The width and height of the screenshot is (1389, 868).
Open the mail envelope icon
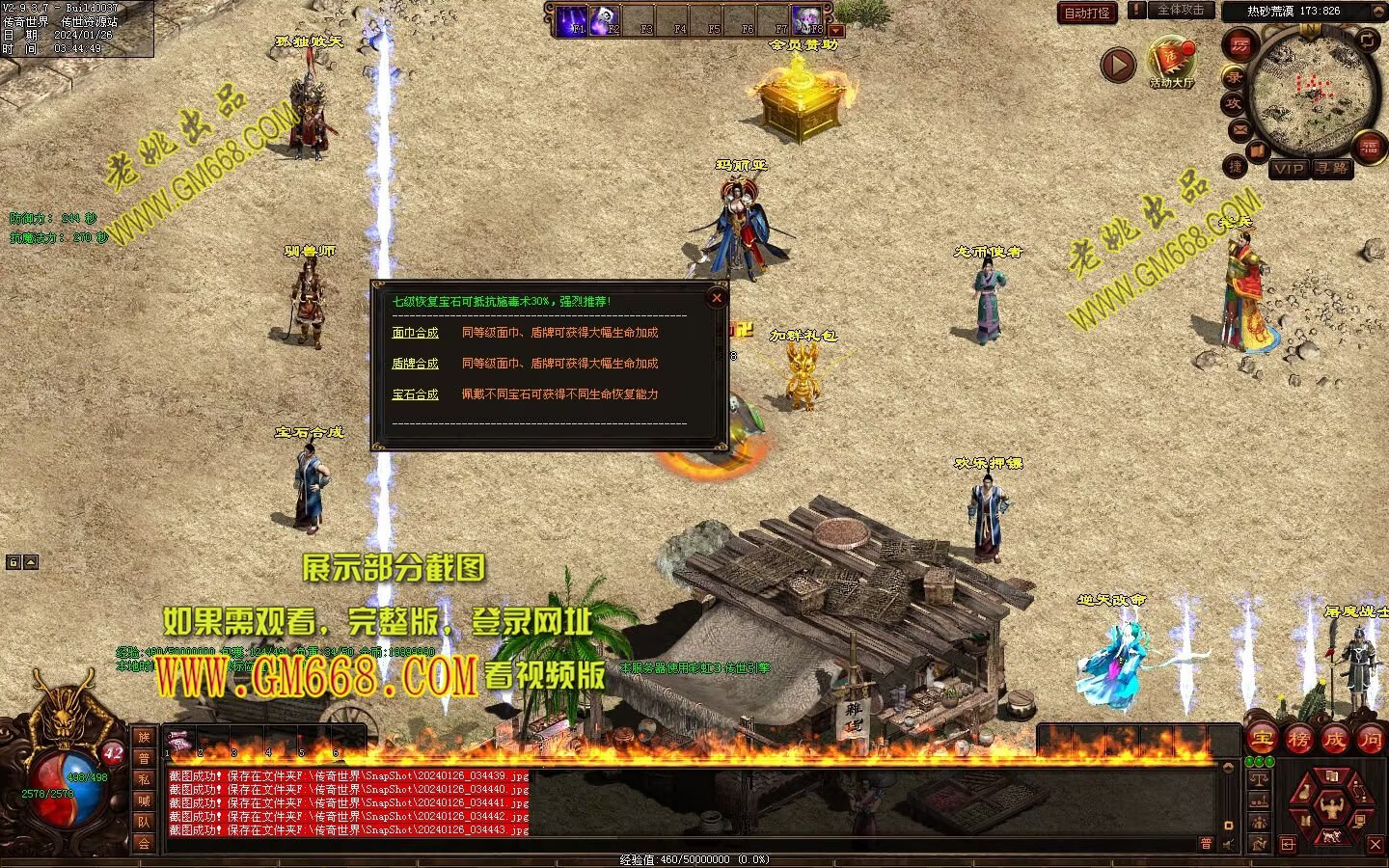tap(1239, 129)
